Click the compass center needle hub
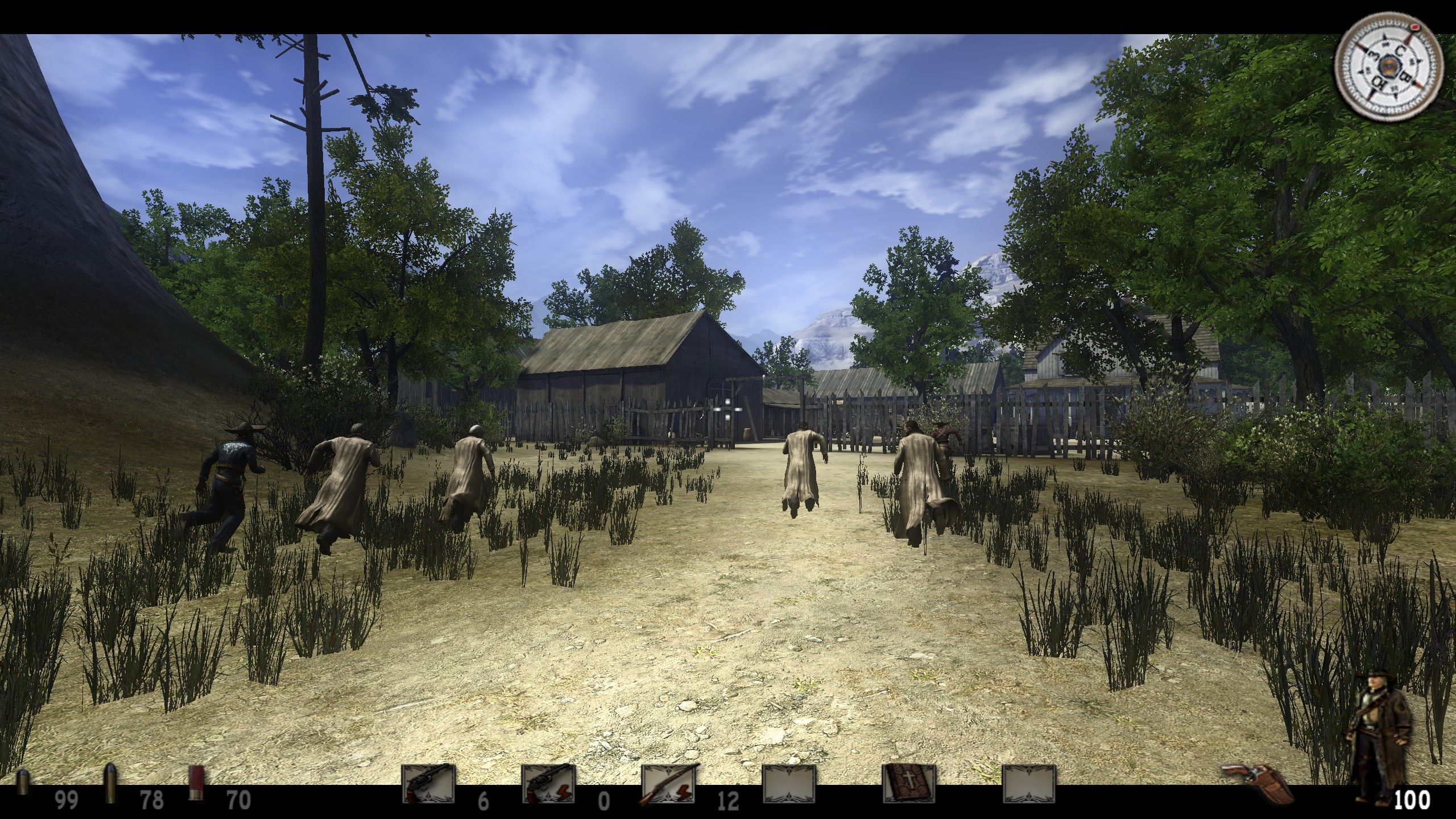The image size is (1456, 819). tap(1389, 66)
